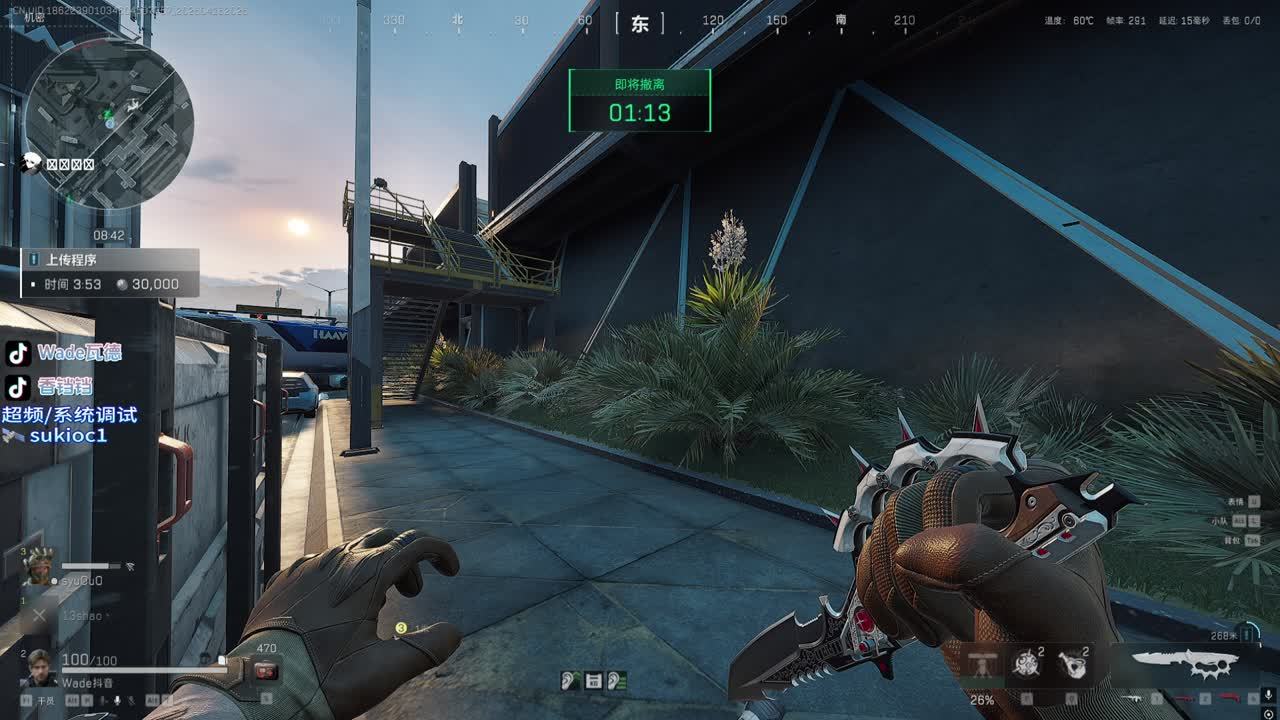The width and height of the screenshot is (1280, 720).
Task: Click the middle armor status buff icon
Action: (593, 681)
